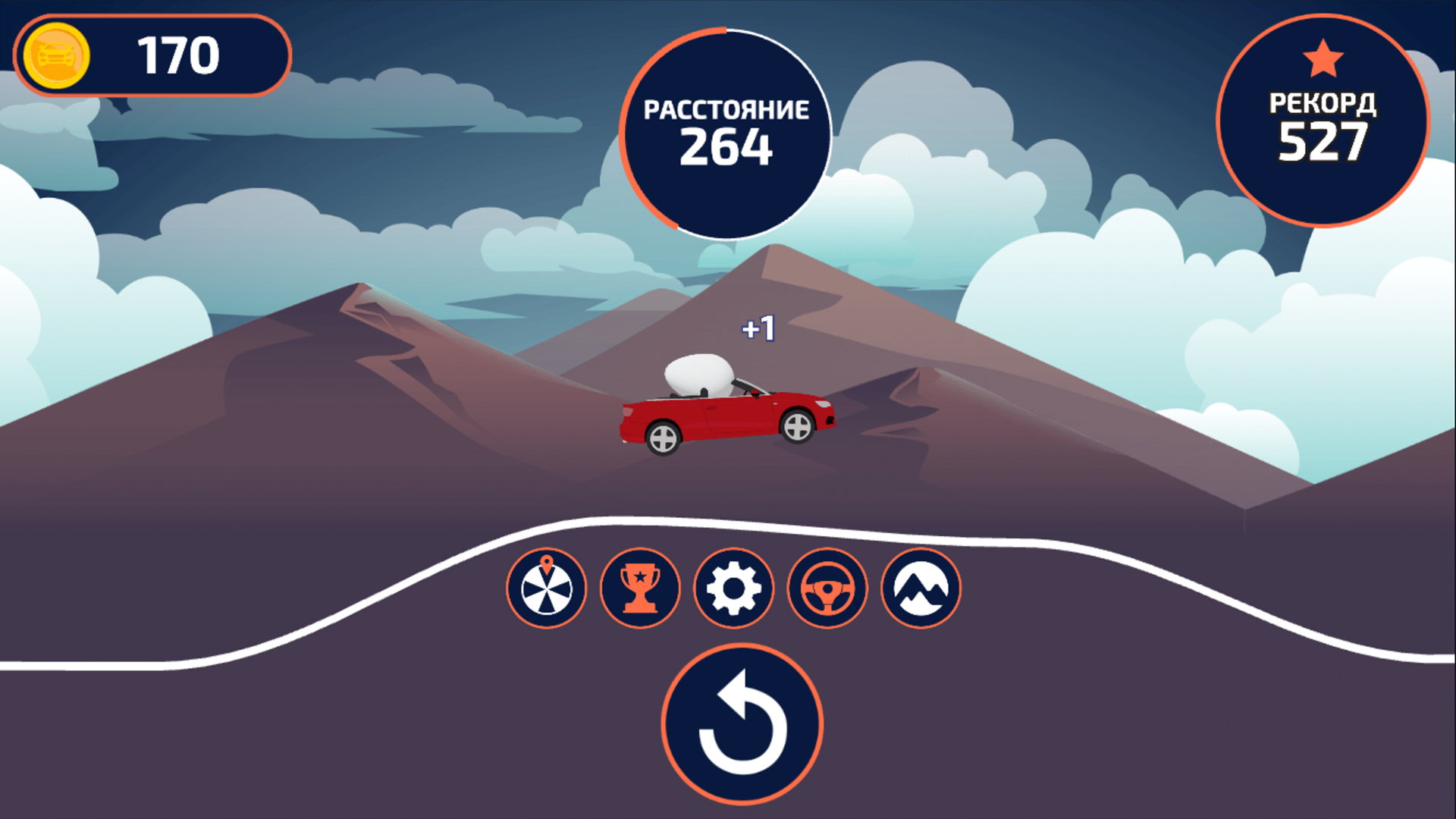The width and height of the screenshot is (1456, 819).
Task: Open the garage via steering wheel icon
Action: click(x=827, y=589)
